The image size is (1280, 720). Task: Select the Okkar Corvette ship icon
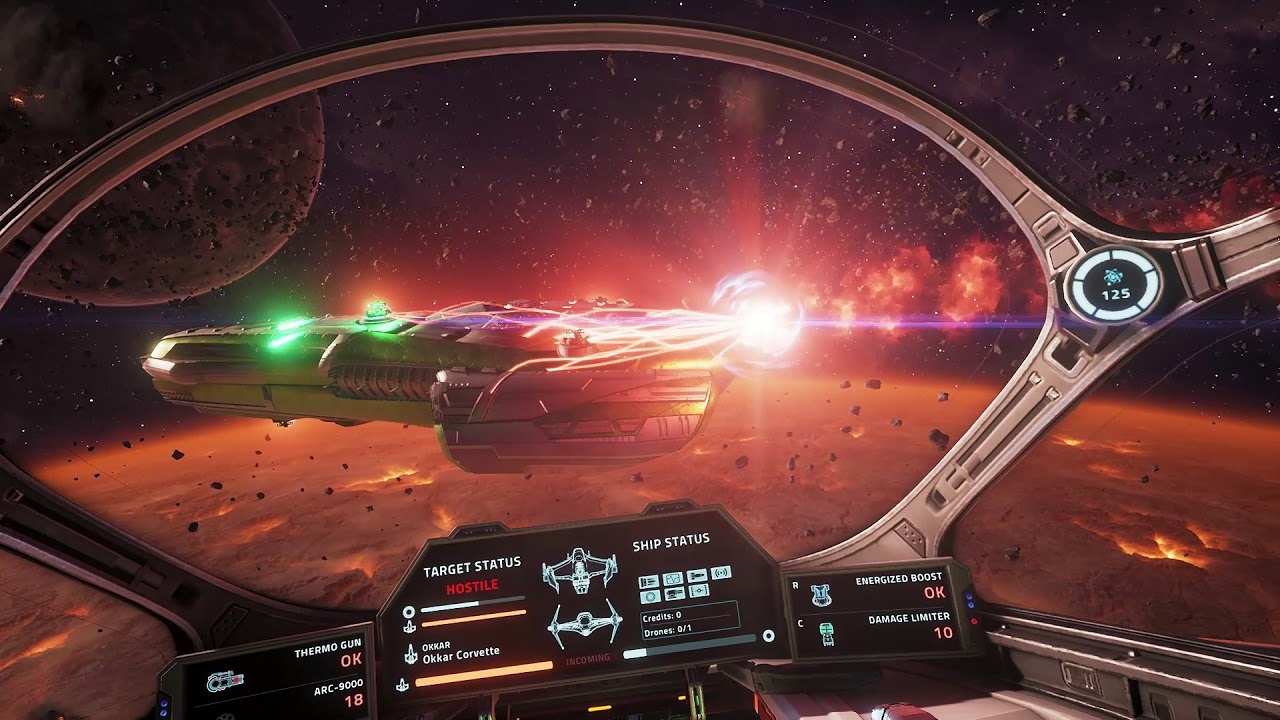click(410, 653)
